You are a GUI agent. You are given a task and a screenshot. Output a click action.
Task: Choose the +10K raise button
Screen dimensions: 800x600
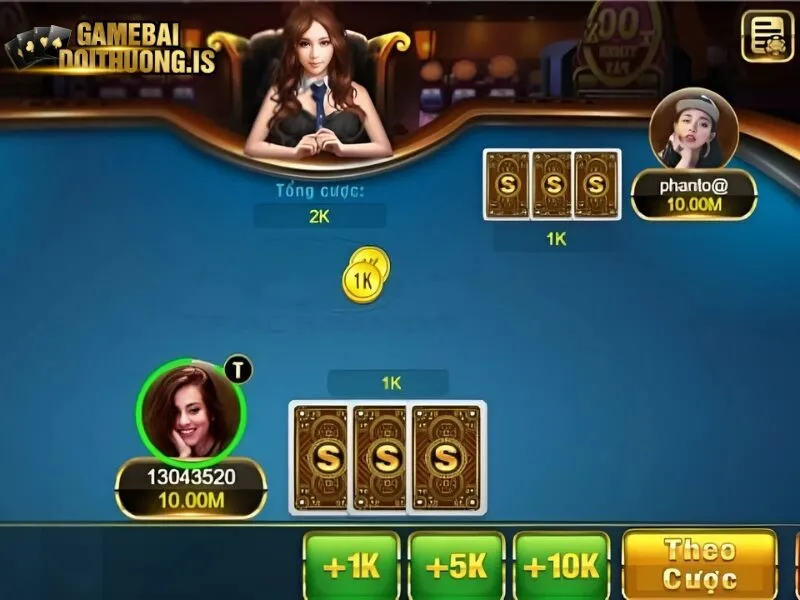(x=561, y=566)
